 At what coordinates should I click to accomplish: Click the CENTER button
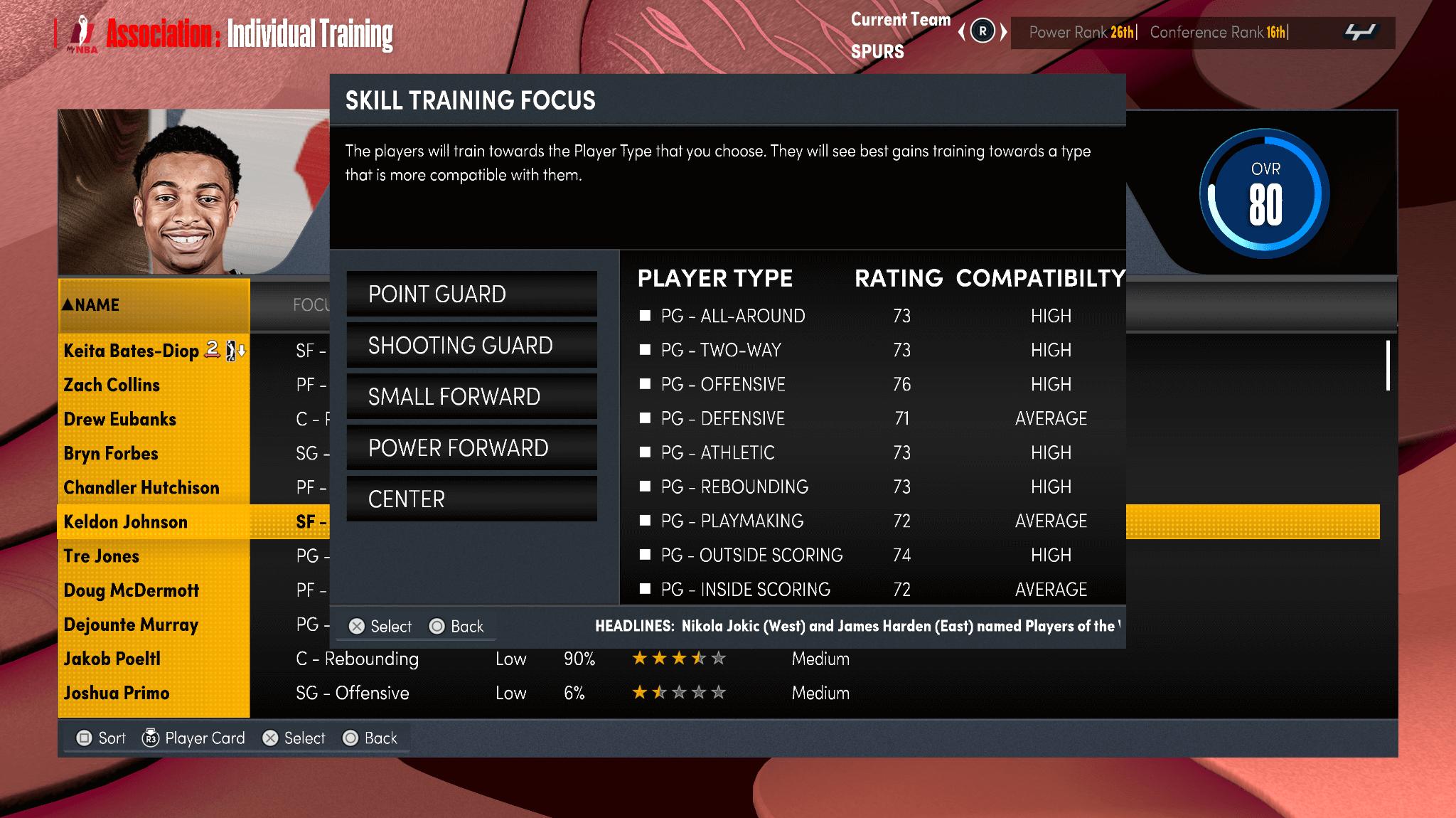tap(471, 499)
